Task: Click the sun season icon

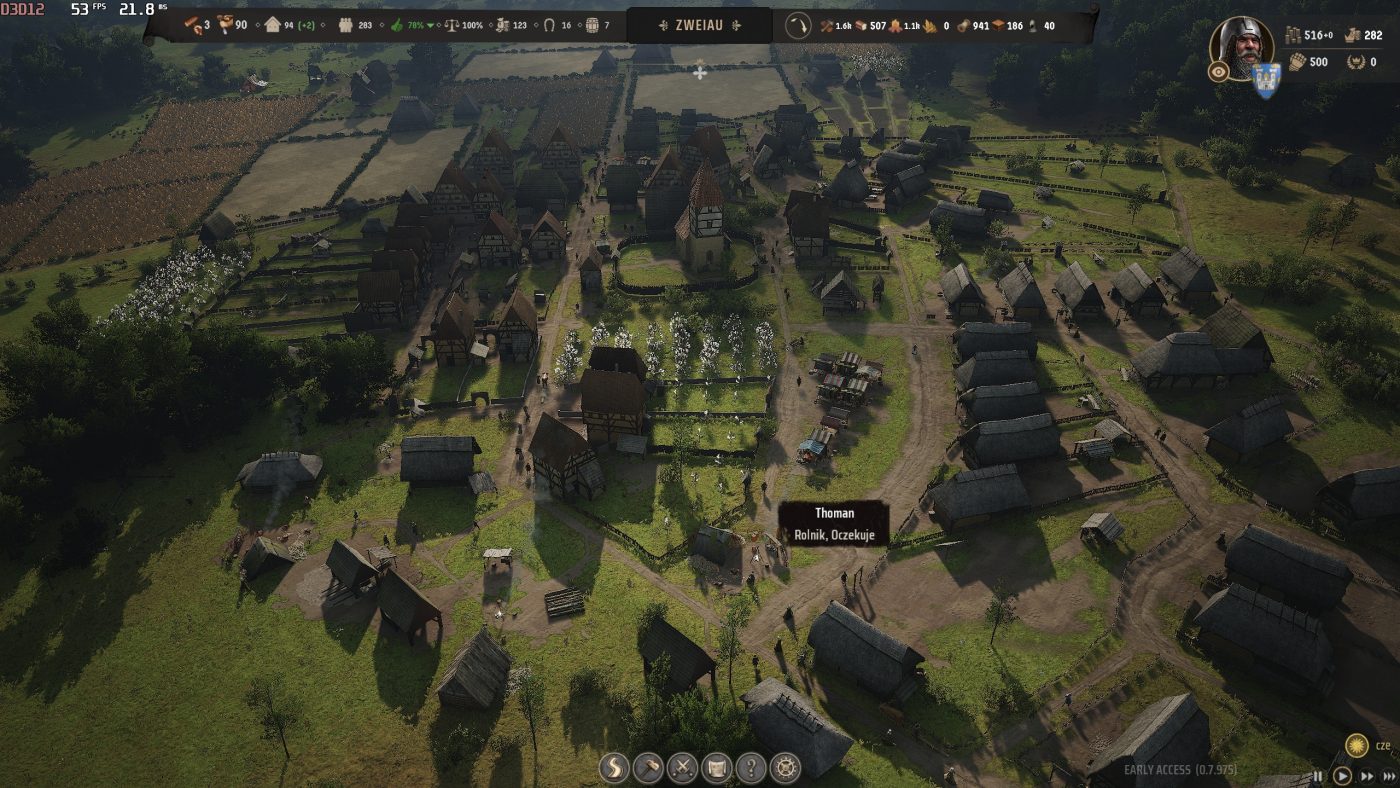Action: (x=1357, y=745)
